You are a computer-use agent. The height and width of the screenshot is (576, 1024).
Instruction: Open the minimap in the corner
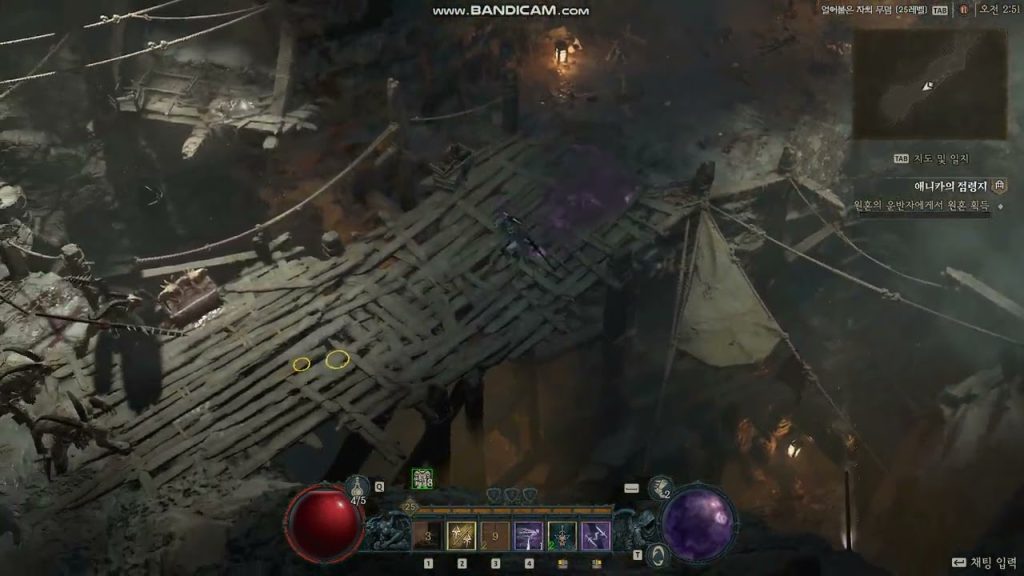[930, 84]
